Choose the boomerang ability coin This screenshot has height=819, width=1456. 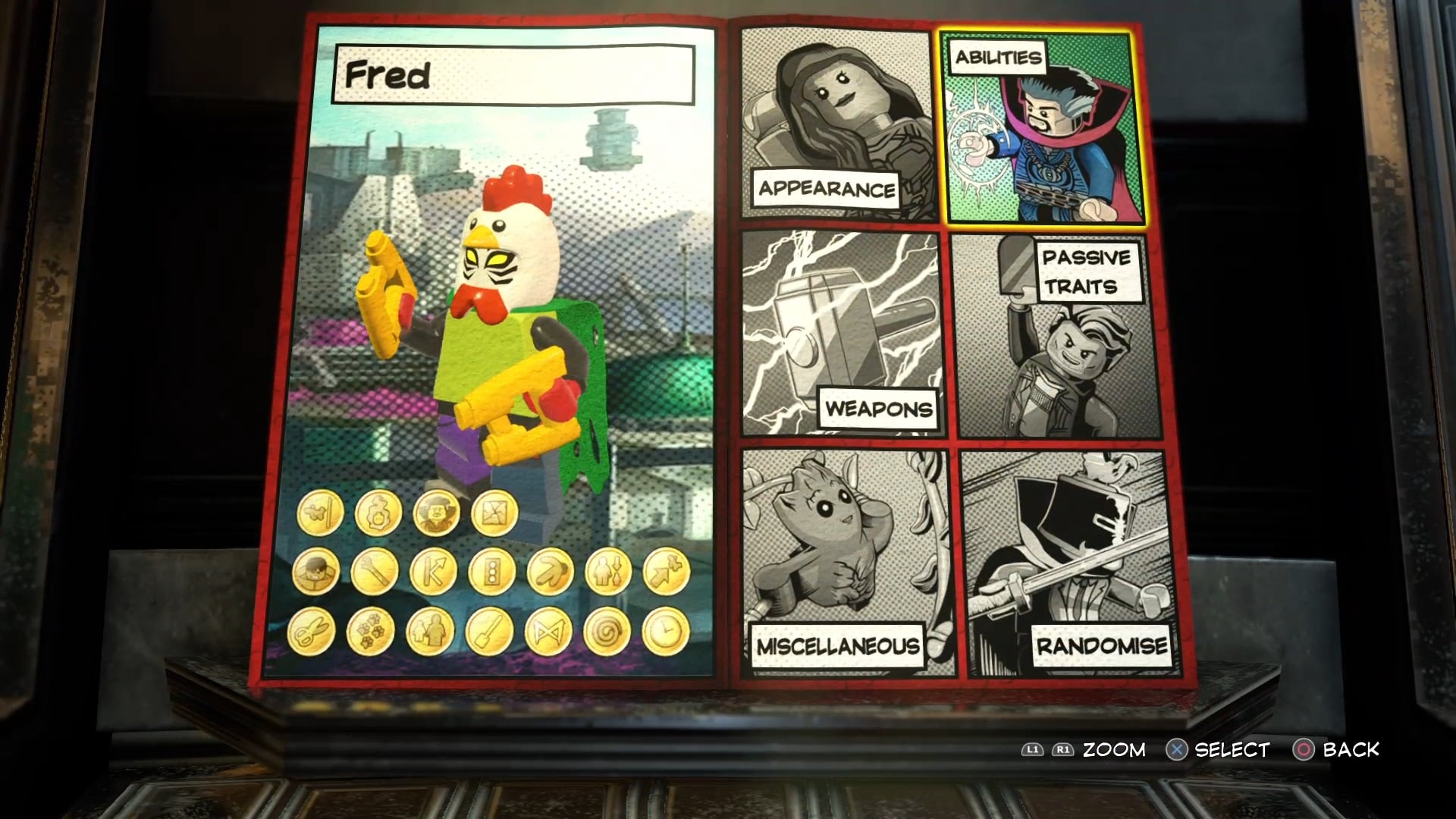(551, 571)
